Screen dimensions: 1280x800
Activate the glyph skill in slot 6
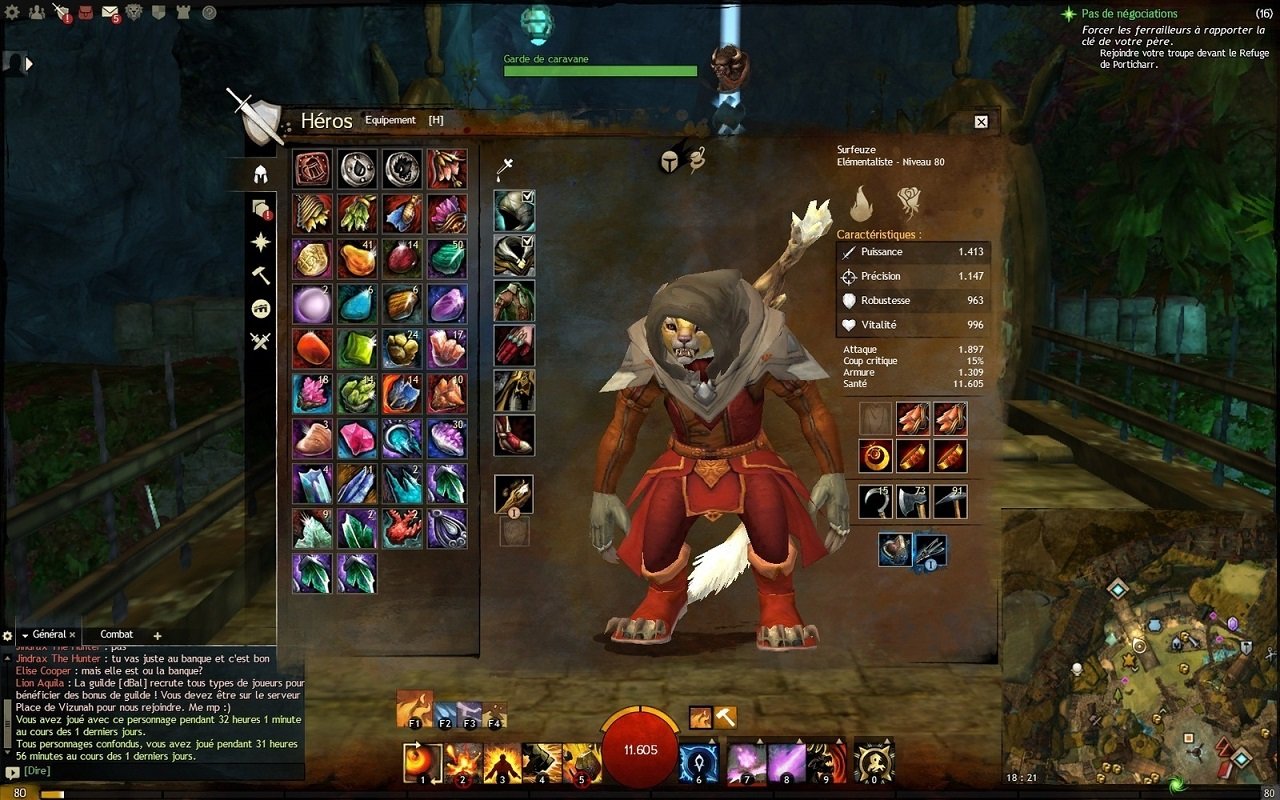coord(698,767)
